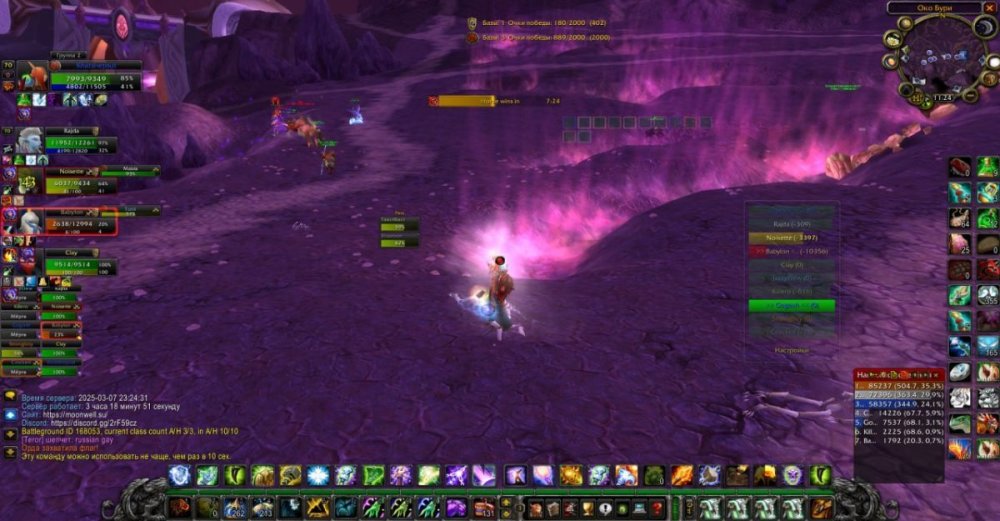This screenshot has width=1000, height=521.
Task: Click the highlighted green heal list row
Action: pyautogui.click(x=792, y=305)
